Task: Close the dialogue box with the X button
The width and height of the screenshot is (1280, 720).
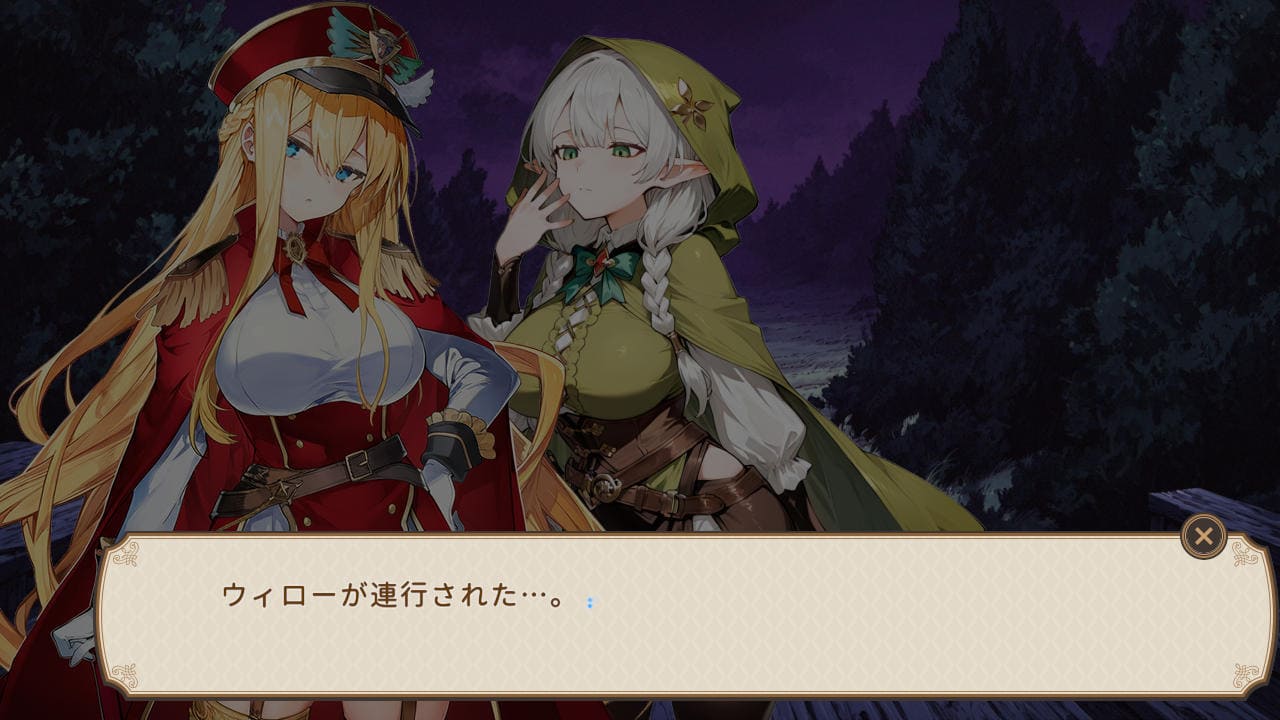Action: click(1203, 537)
